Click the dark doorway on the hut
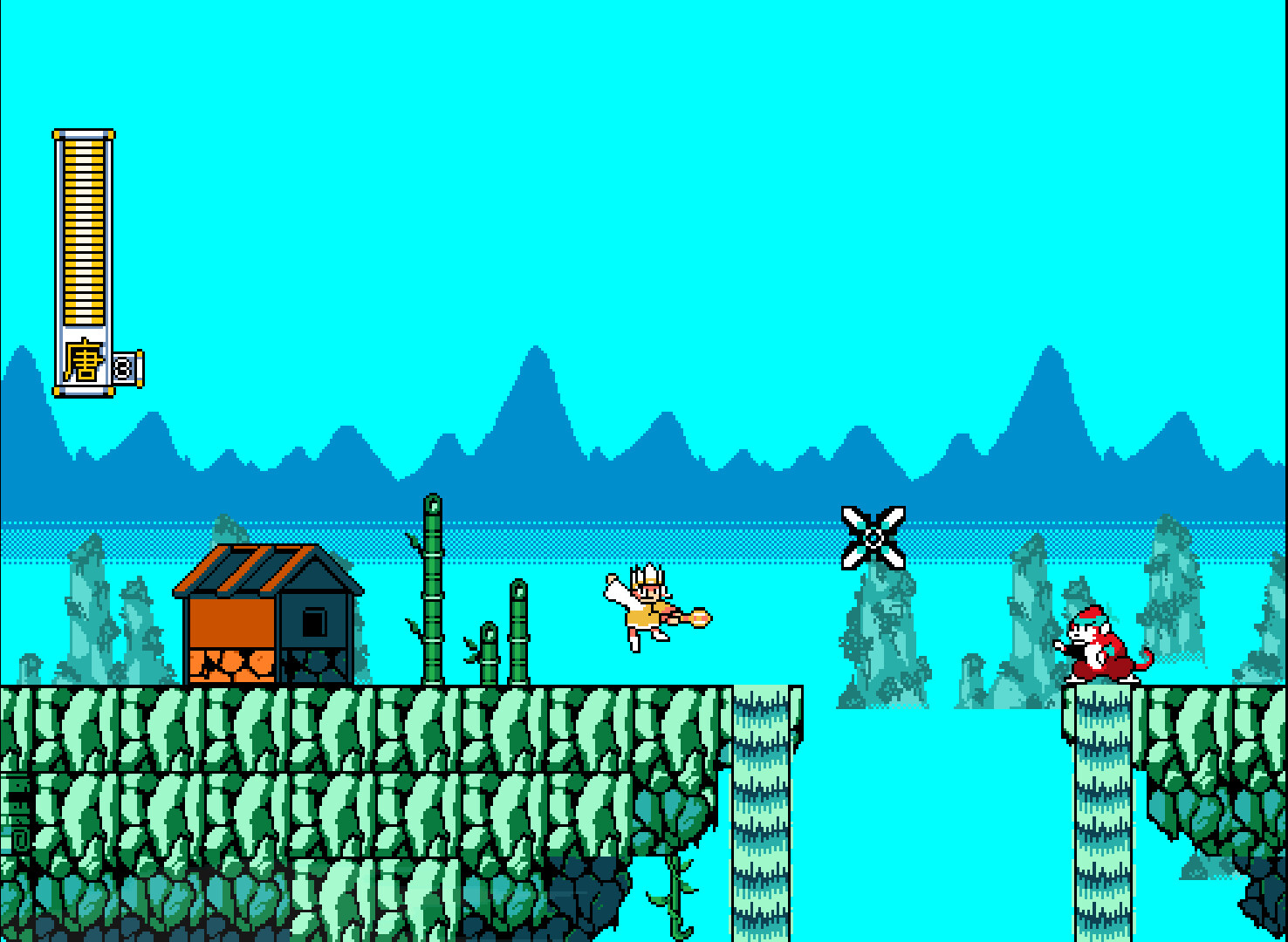Screen dimensions: 1288x942 coord(313,622)
